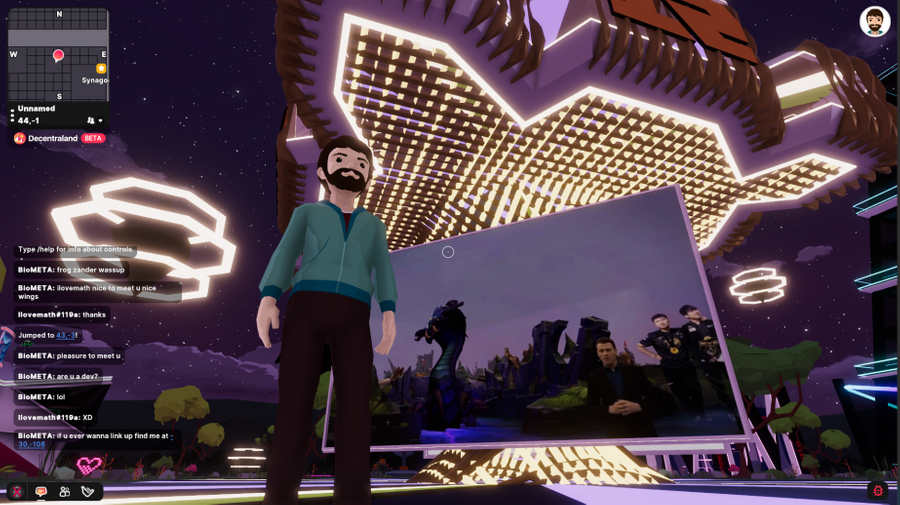Follow the -30,-108 coordinate link in chat
Screen dimensions: 900x505
tap(32, 444)
